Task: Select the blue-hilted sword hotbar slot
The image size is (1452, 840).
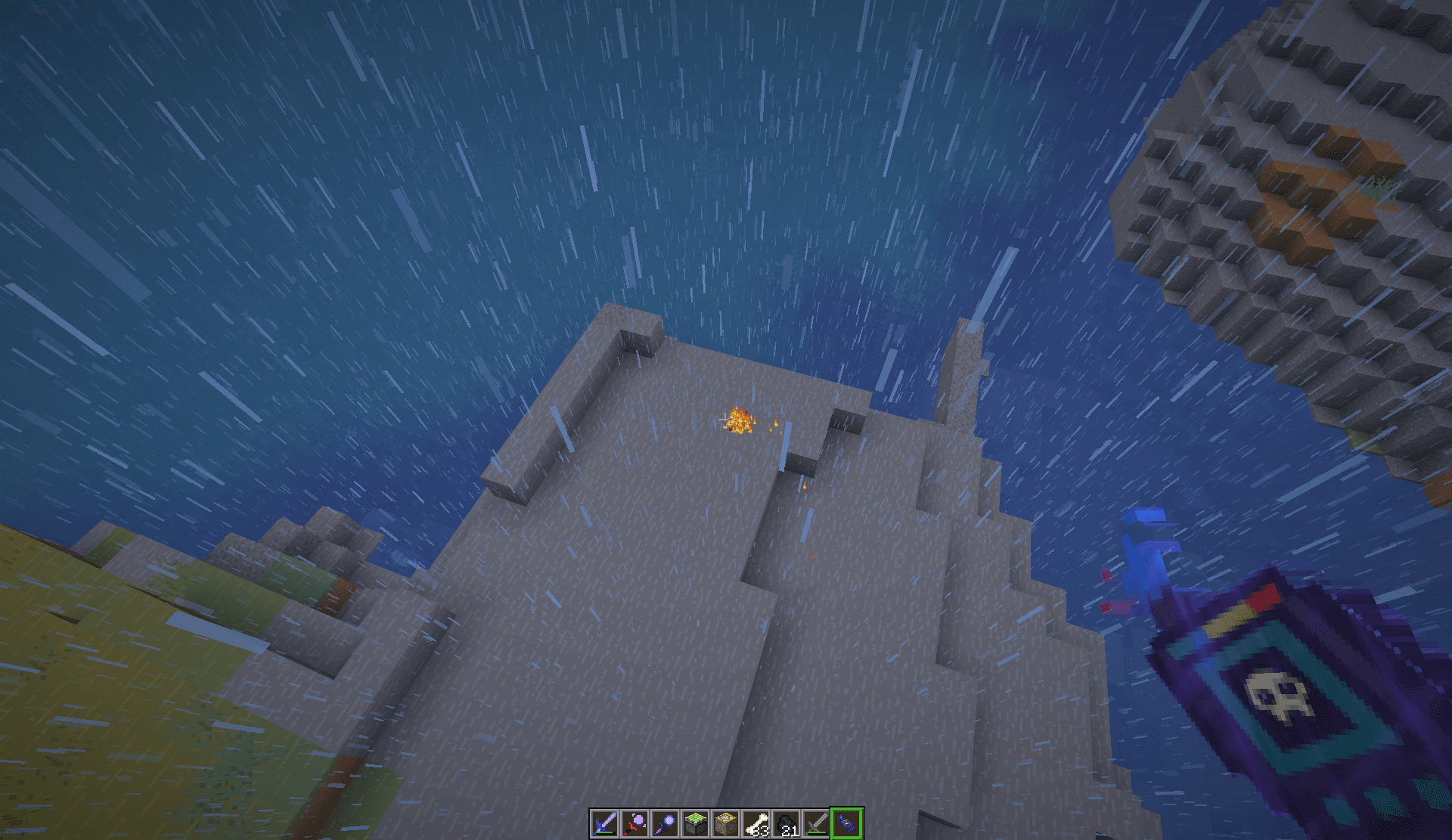Action: tap(604, 823)
